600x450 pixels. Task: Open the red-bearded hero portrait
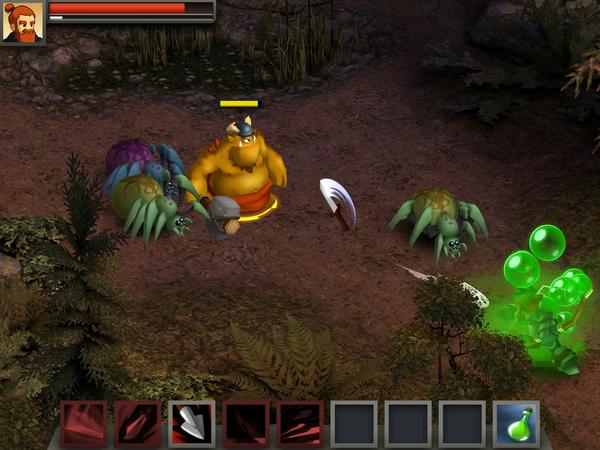[x=22, y=22]
